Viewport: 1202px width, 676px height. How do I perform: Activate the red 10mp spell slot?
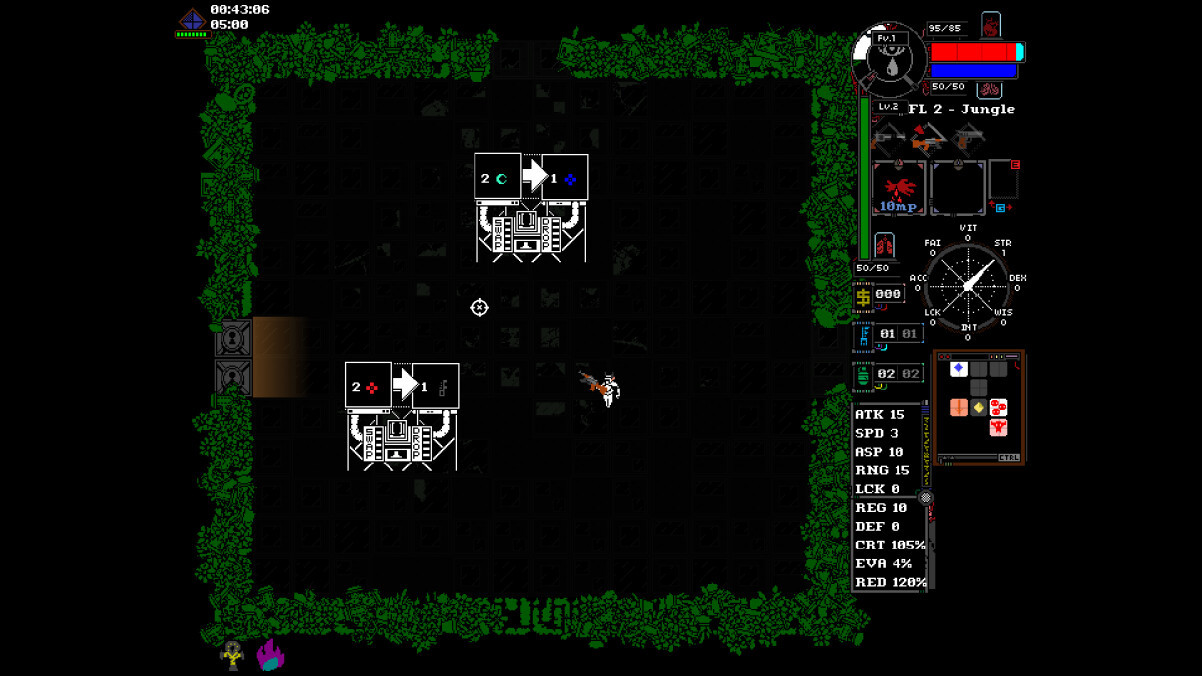[899, 188]
